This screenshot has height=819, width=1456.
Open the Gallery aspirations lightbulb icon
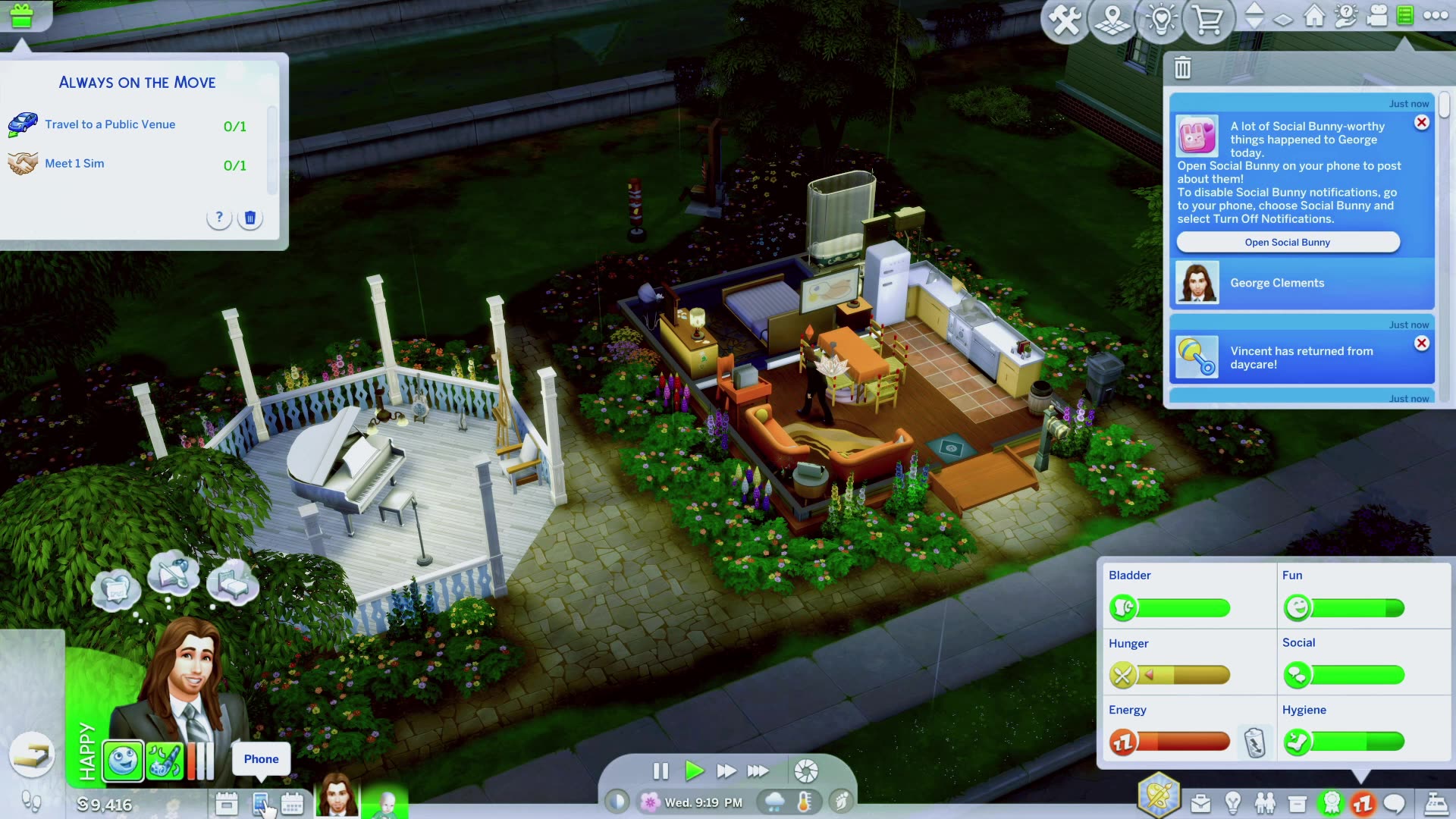(x=1161, y=20)
